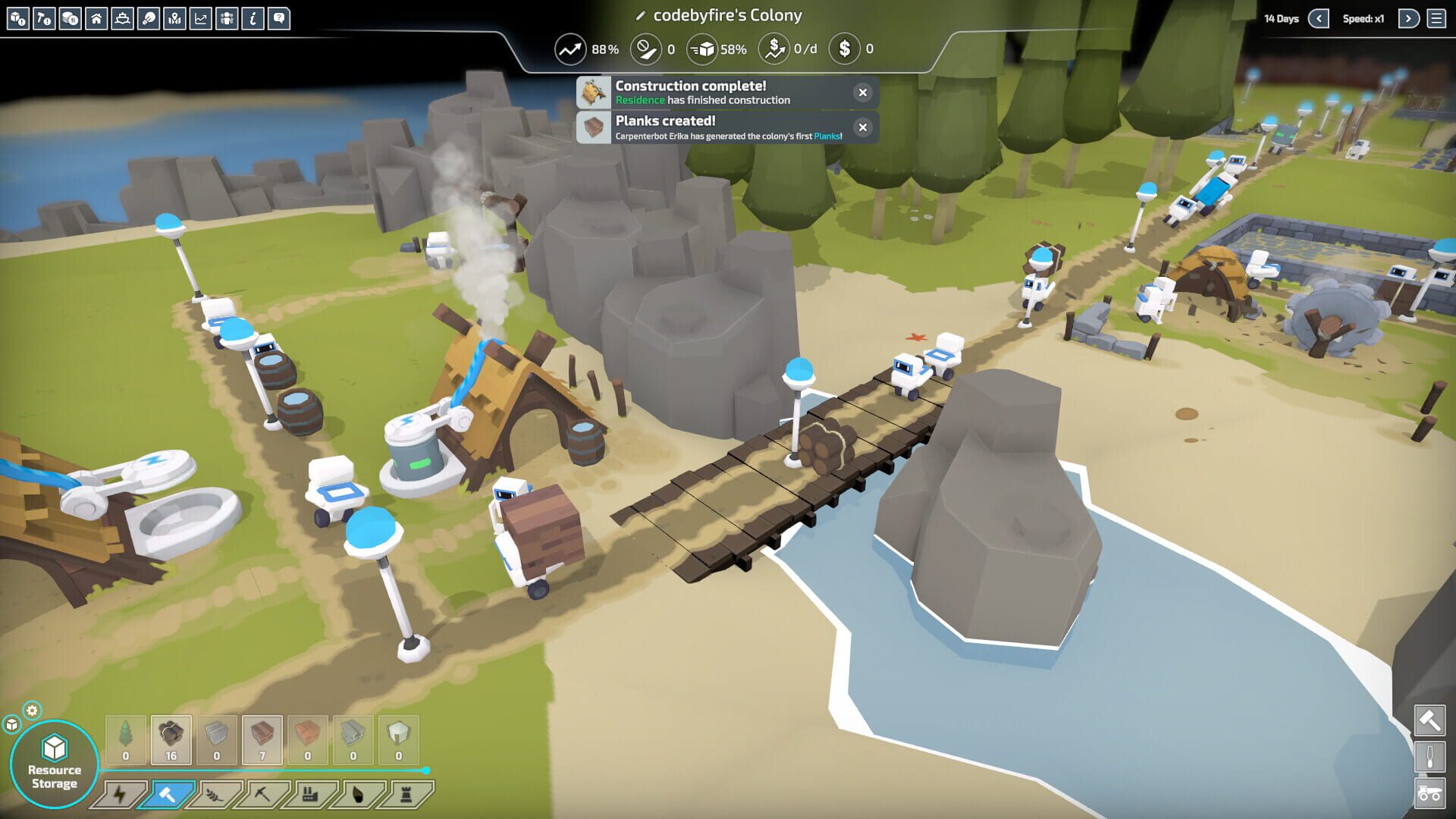
Task: Step back the 14 Days counter
Action: (x=1319, y=18)
